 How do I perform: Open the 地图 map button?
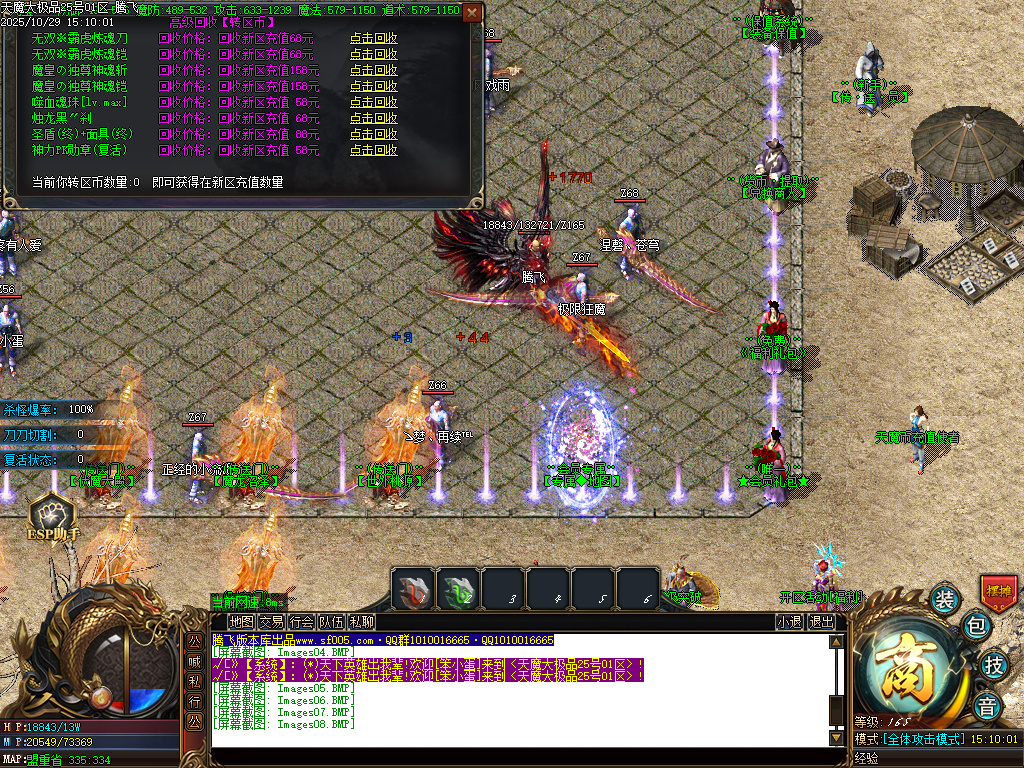tap(241, 622)
